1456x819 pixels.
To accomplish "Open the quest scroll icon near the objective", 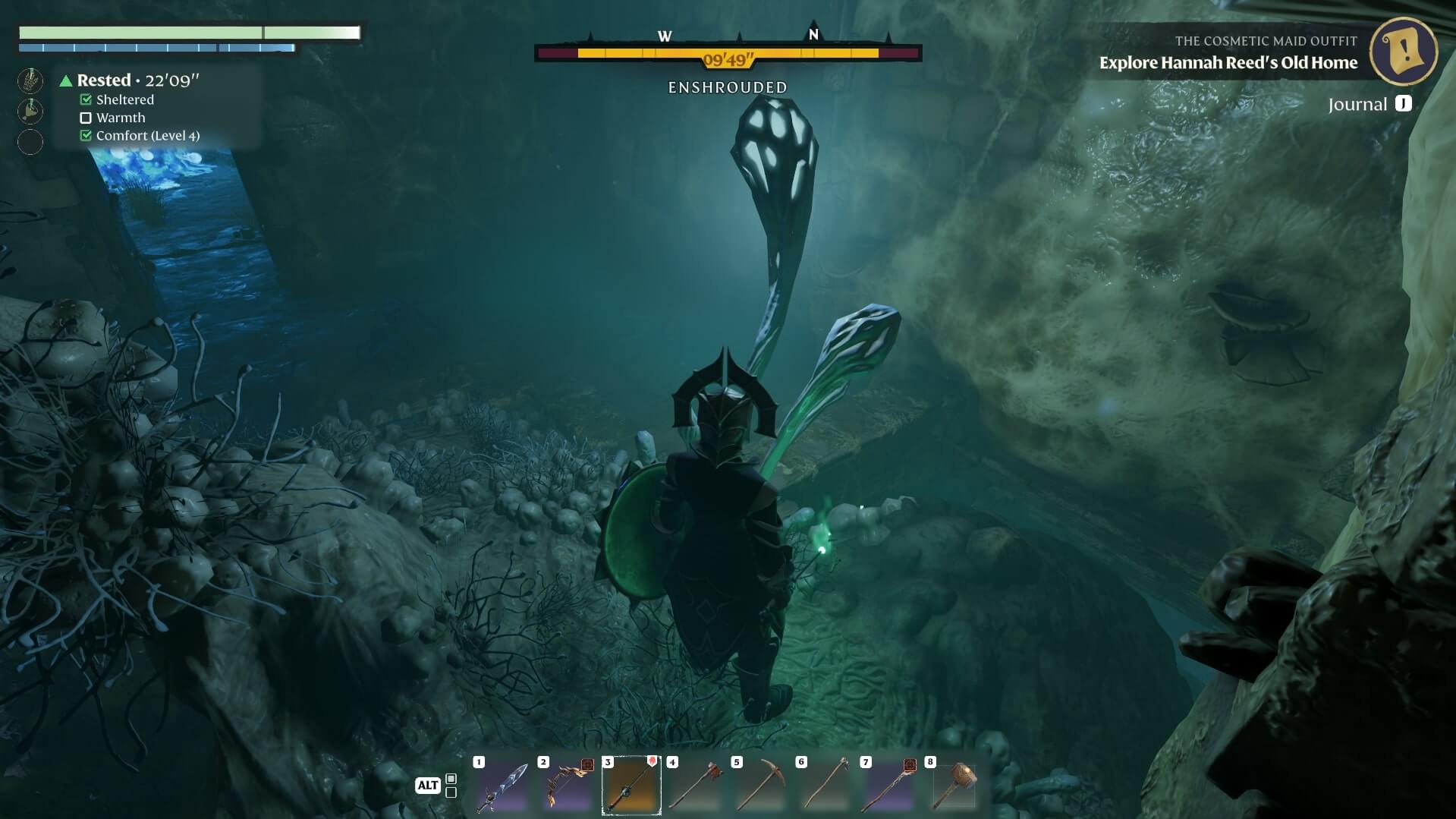I will click(x=1404, y=51).
